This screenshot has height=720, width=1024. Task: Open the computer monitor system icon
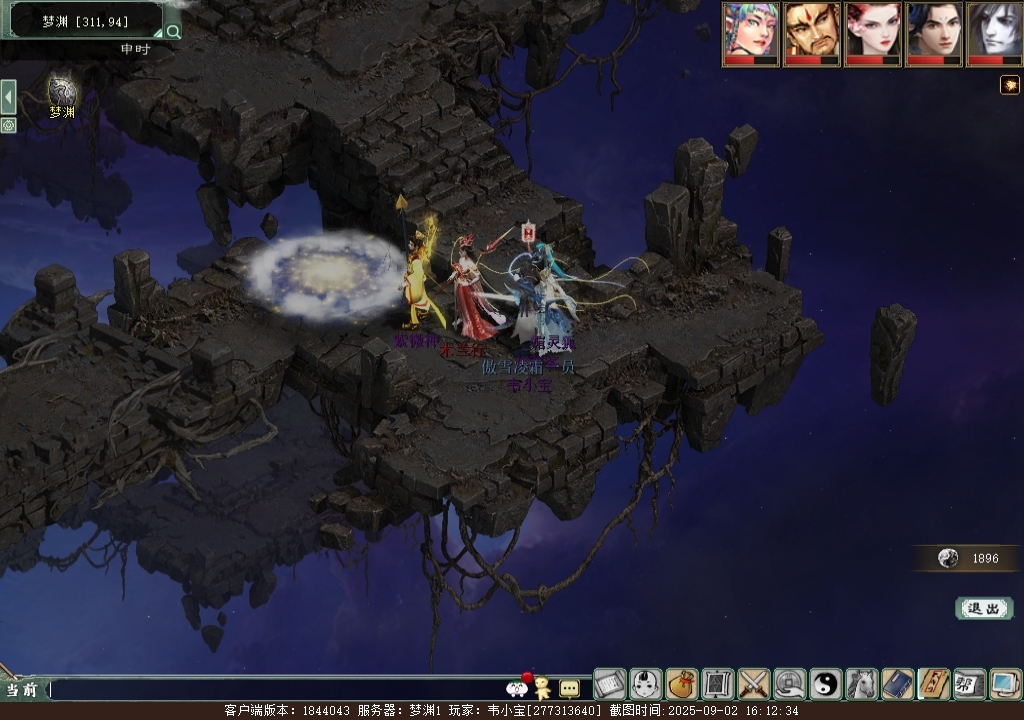(x=1005, y=684)
